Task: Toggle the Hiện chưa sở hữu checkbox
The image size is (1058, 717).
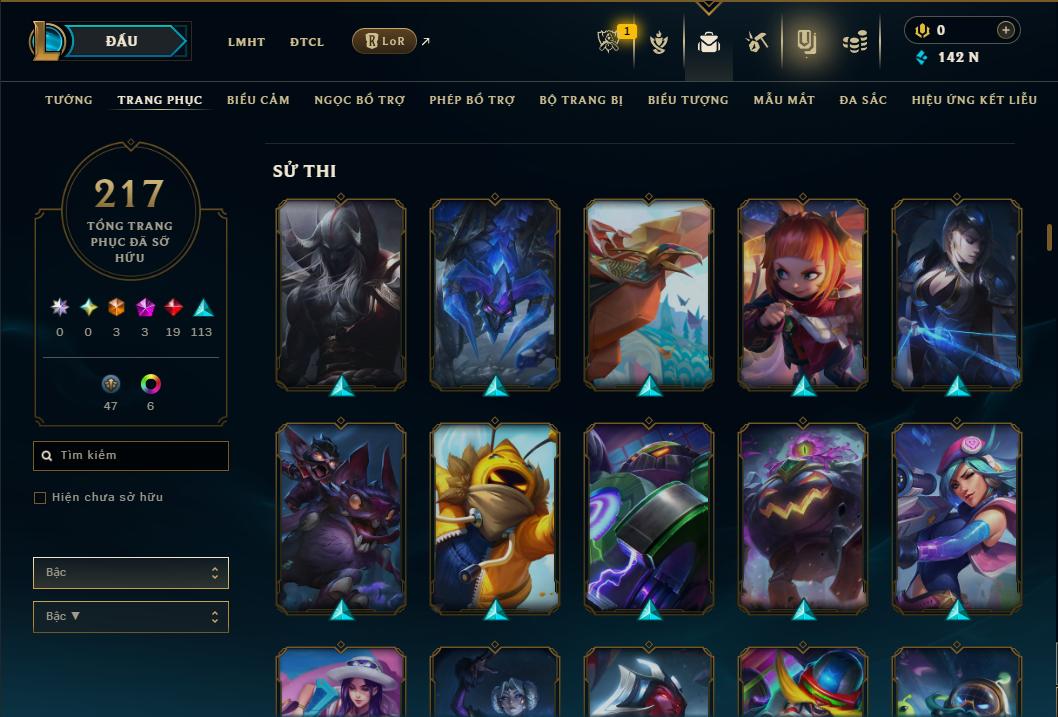Action: point(40,498)
